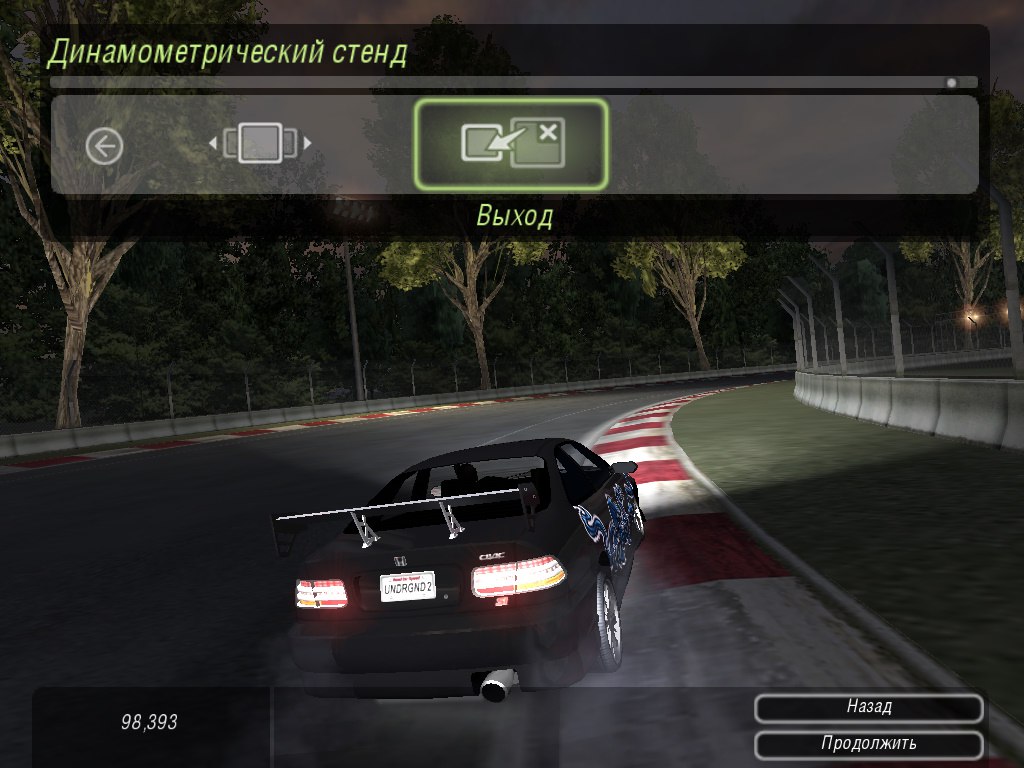
Task: Select the highlighted Выход exit icon
Action: (511, 144)
